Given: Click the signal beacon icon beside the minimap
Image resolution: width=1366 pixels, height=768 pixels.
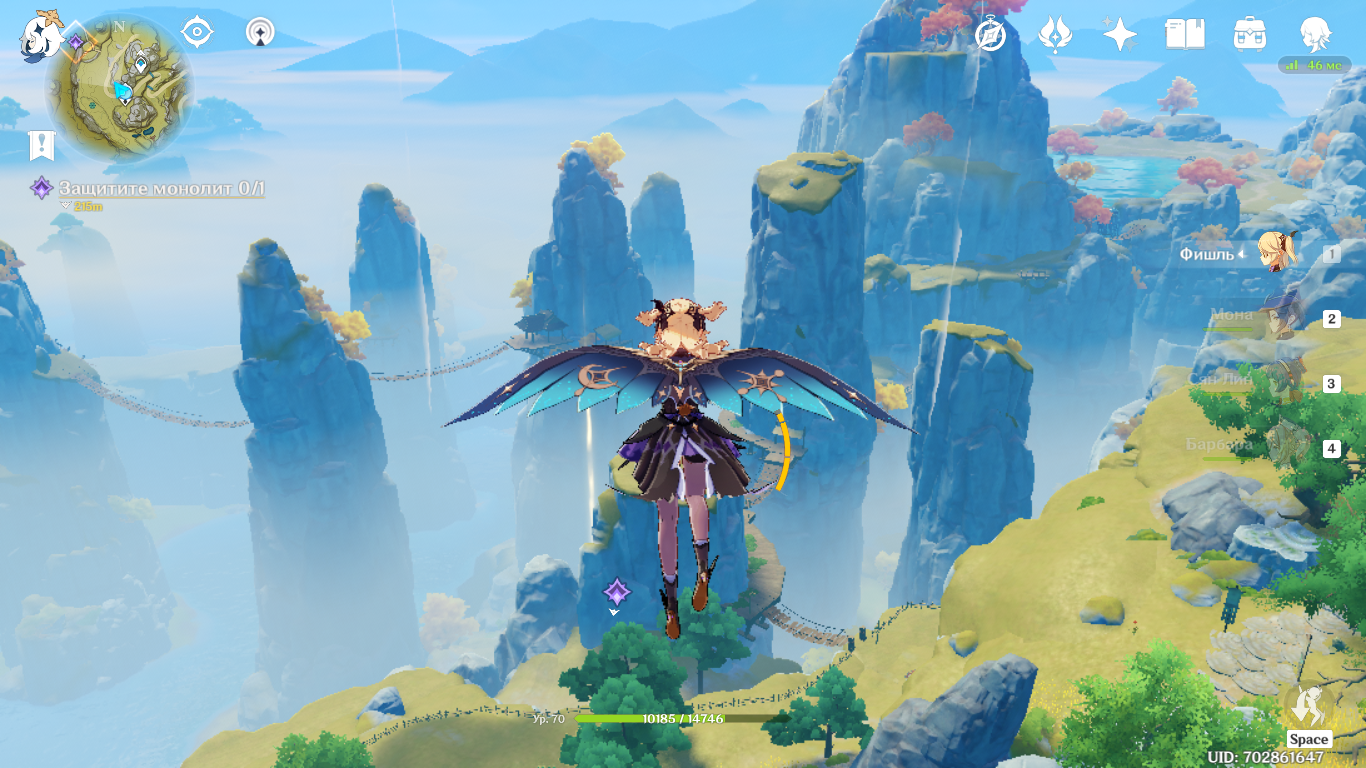Looking at the screenshot, I should (261, 33).
